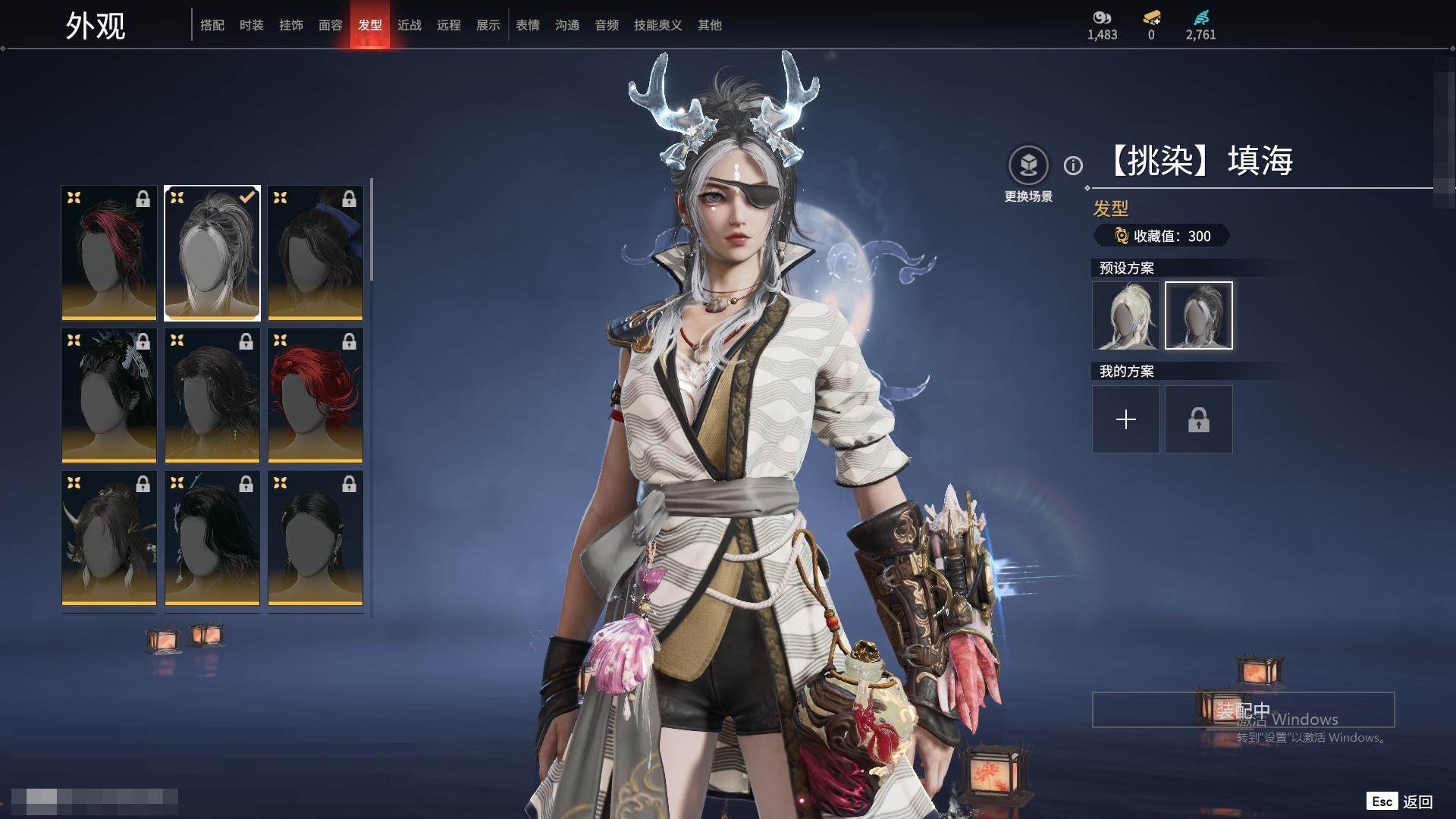This screenshot has width=1456, height=819.
Task: Show hairstyle info via the i icon
Action: 1073,165
